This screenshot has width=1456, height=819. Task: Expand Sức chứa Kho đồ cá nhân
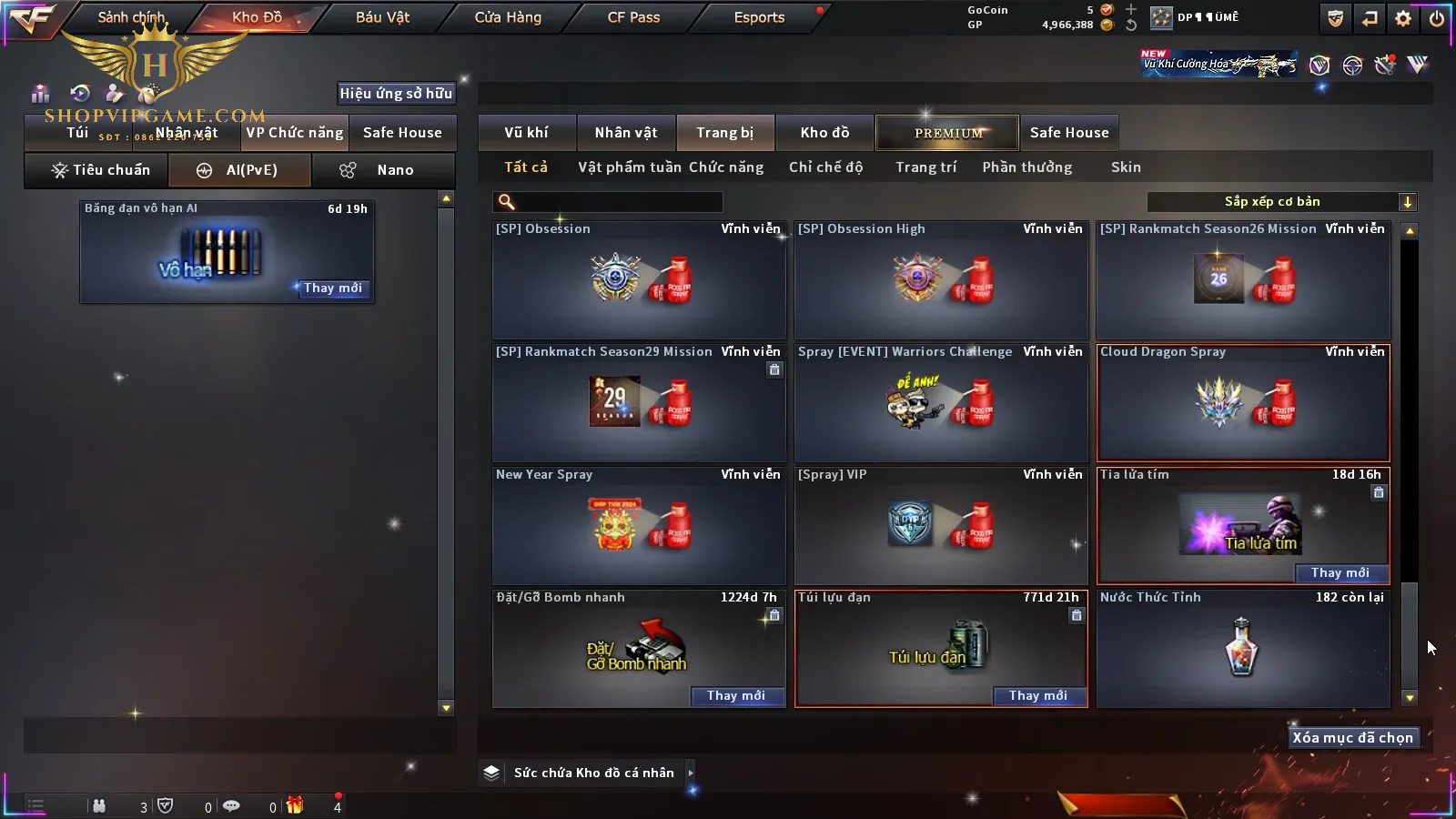[593, 773]
